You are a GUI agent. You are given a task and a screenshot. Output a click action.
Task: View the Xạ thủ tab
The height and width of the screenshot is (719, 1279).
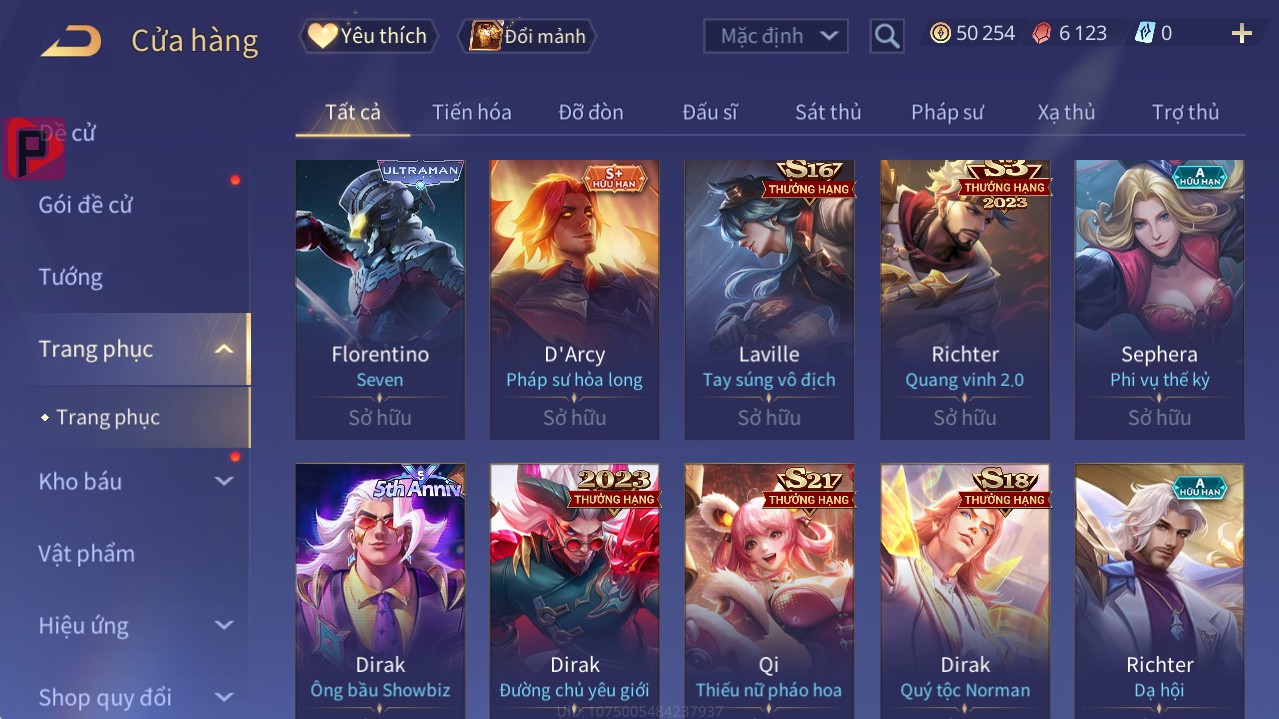pos(1066,112)
